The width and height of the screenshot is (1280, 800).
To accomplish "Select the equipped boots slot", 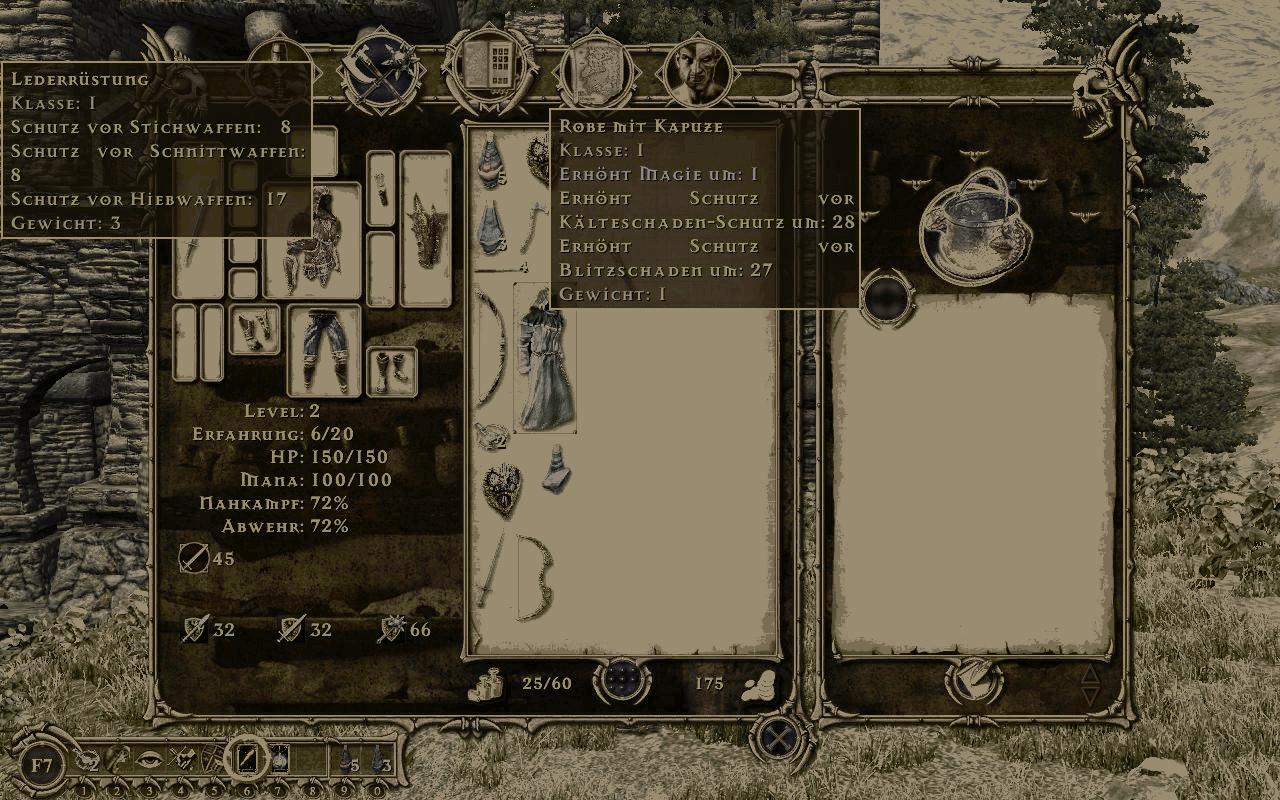I will click(x=391, y=371).
